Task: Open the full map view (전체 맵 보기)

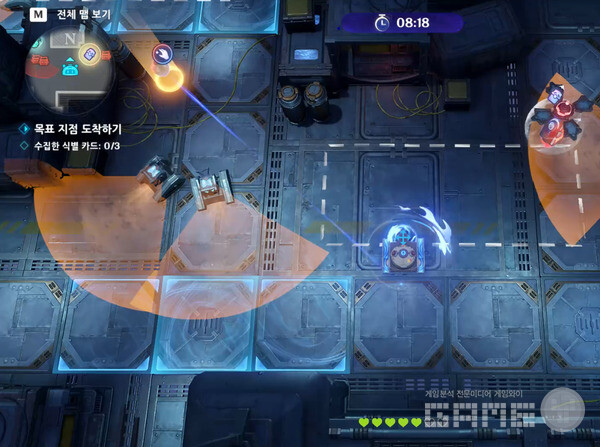Action: (x=69, y=17)
